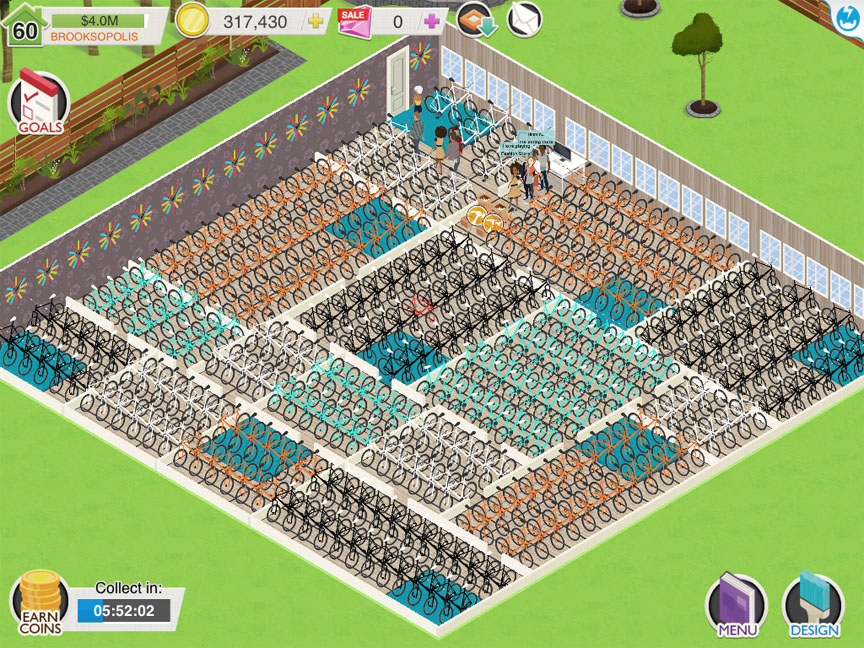The image size is (864, 648).
Task: Enter Design mode
Action: point(813,605)
